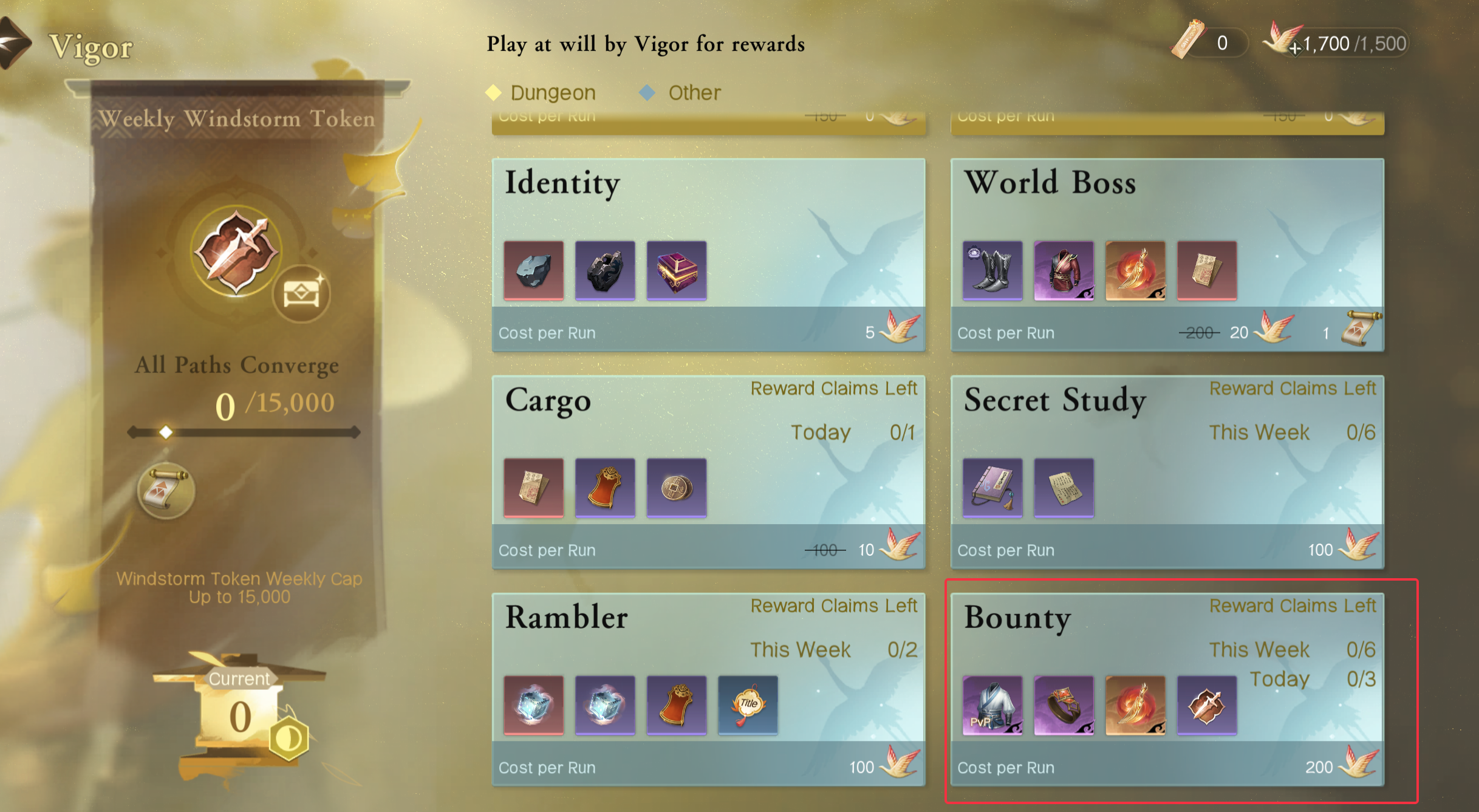Inspect the coin reward in Cargo
Image resolution: width=1479 pixels, height=812 pixels.
[677, 488]
